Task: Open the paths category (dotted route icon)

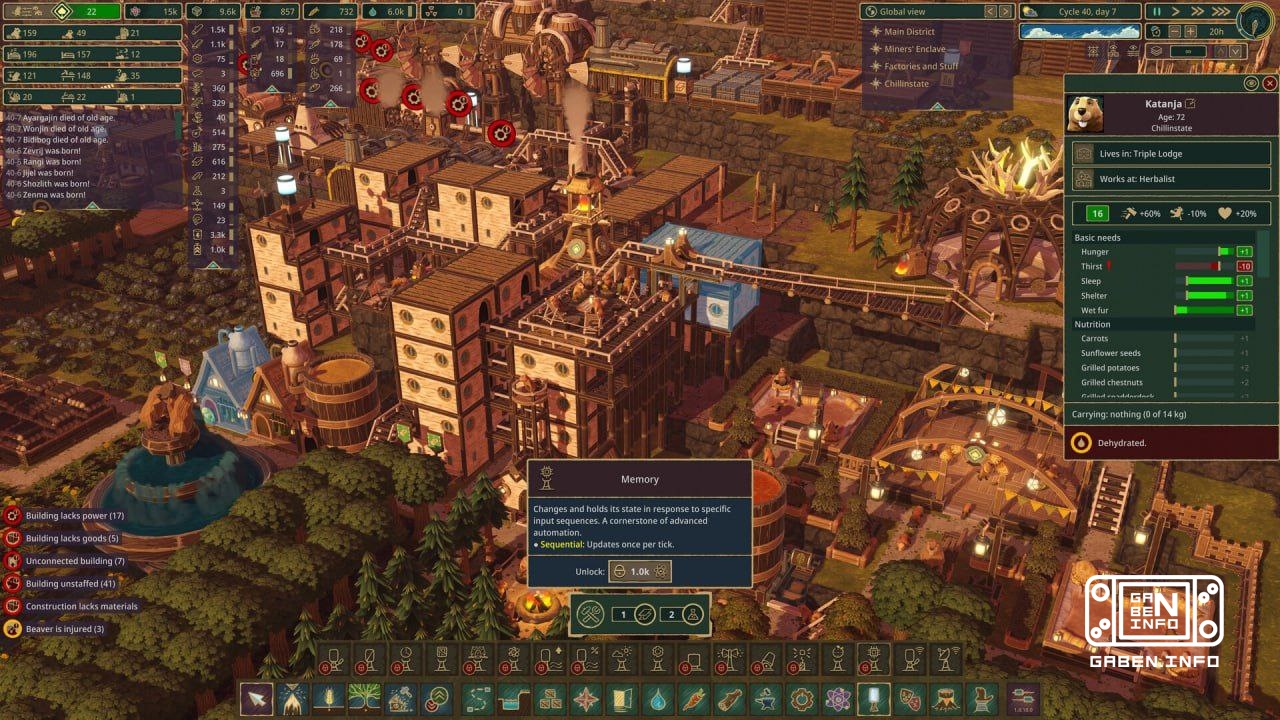Action: [x=477, y=700]
